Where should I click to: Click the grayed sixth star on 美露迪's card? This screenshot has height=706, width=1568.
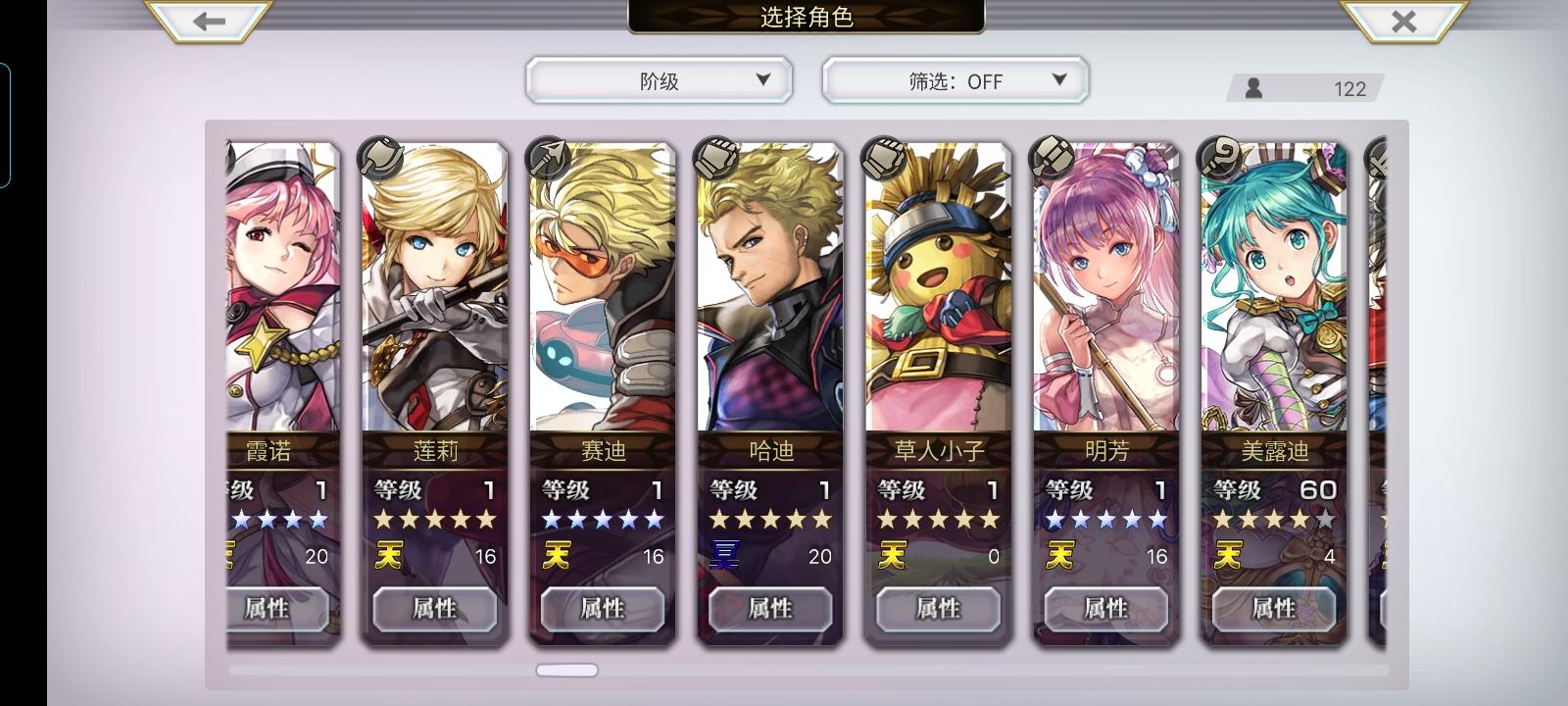1325,521
